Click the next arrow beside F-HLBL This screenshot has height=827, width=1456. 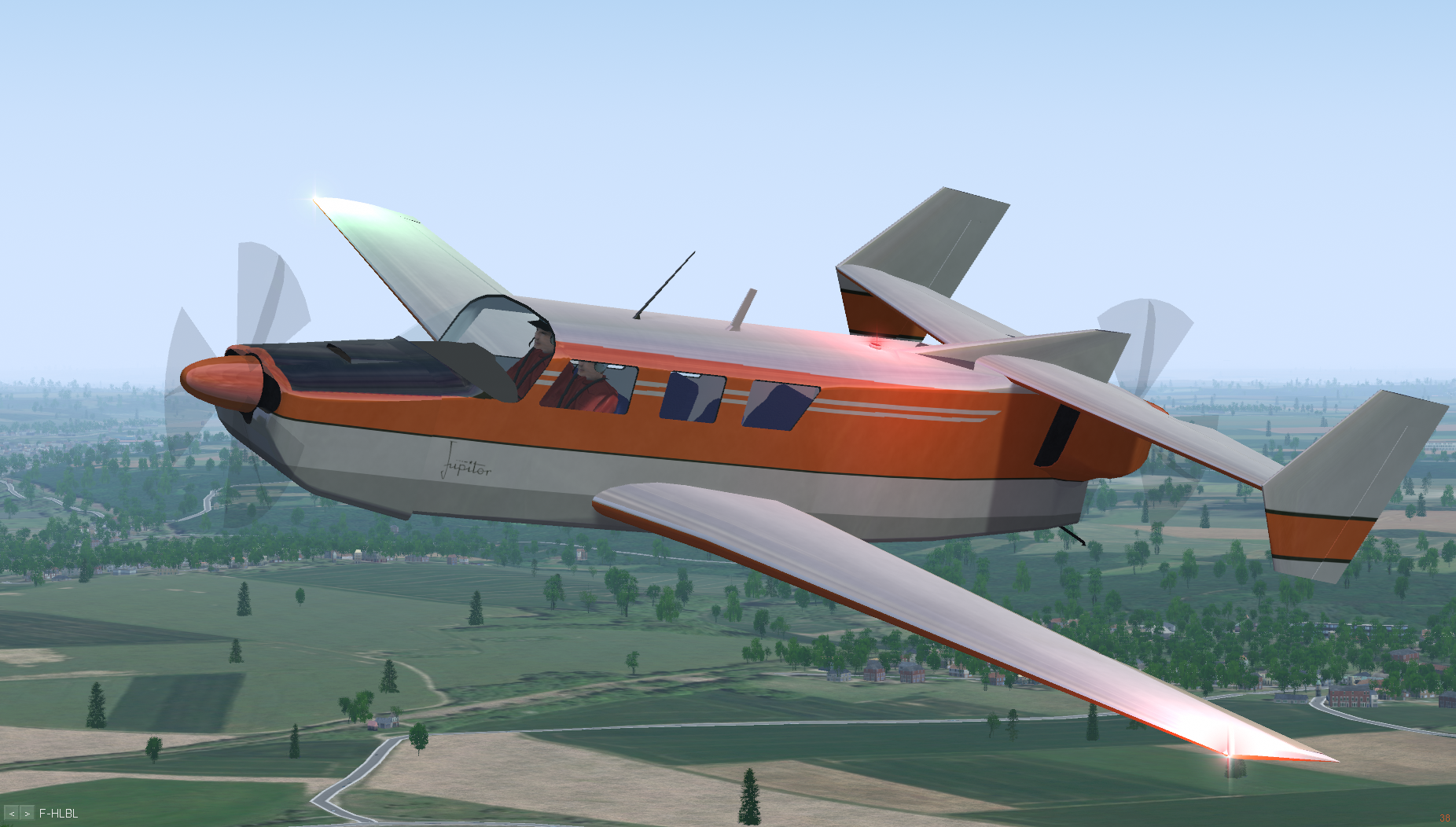(x=28, y=814)
